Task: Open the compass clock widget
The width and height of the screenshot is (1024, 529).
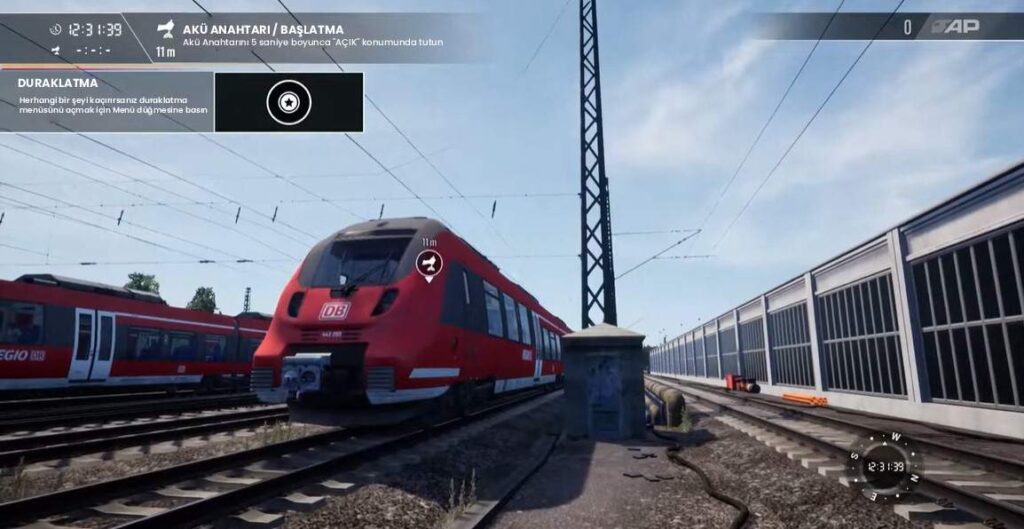Action: click(884, 466)
